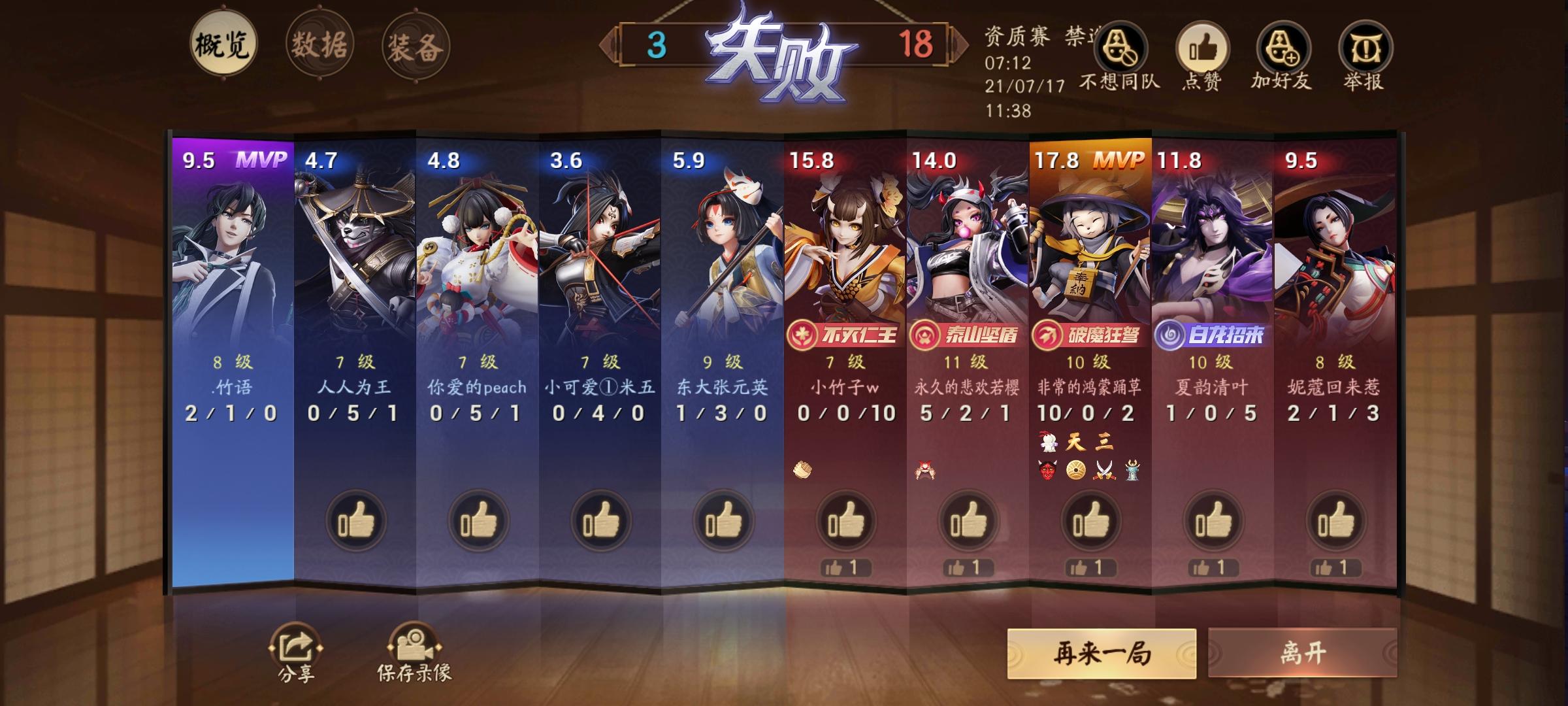Click the gold coin achievement icon
Image resolution: width=1568 pixels, height=706 pixels.
pyautogui.click(x=1075, y=471)
